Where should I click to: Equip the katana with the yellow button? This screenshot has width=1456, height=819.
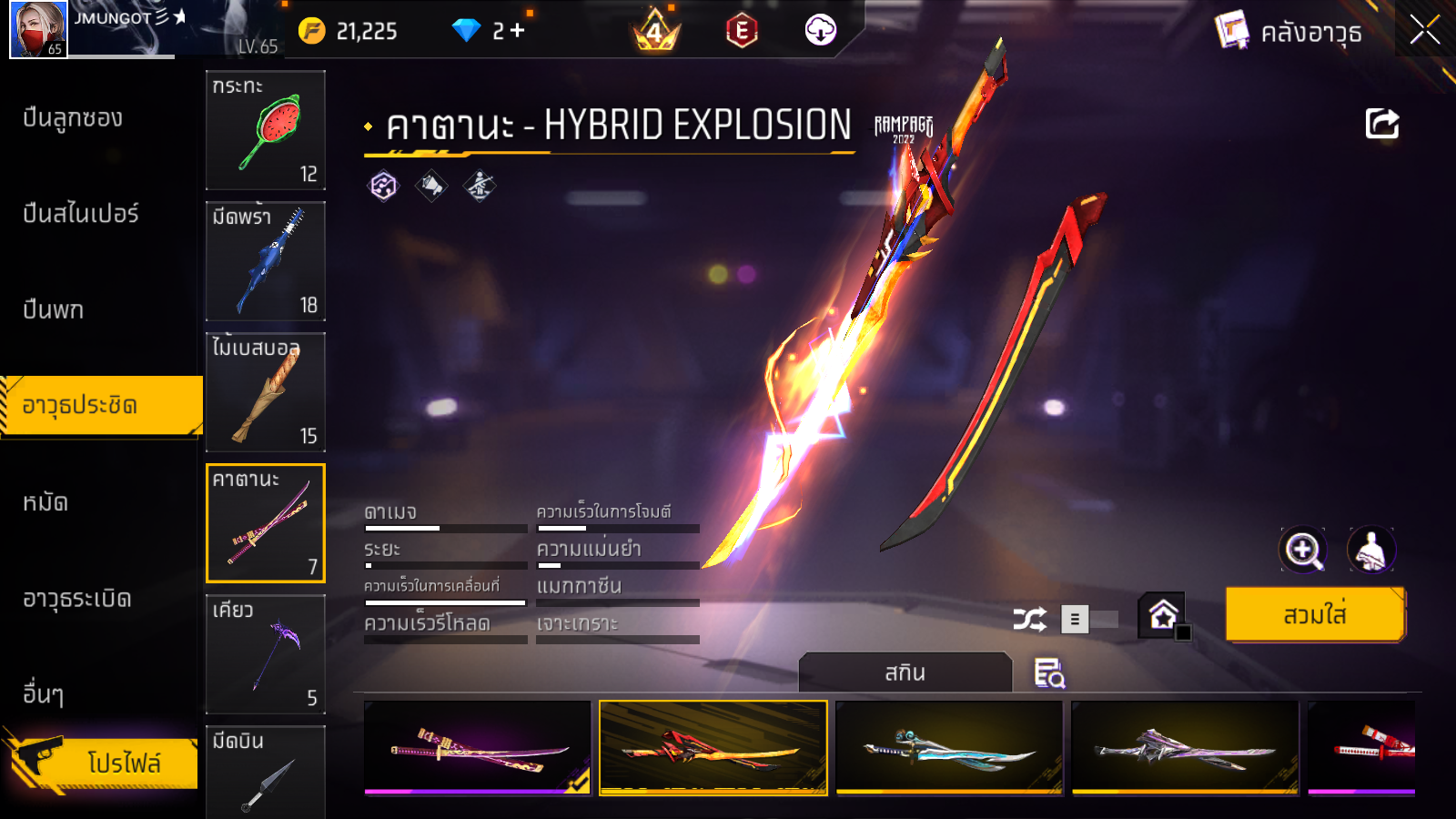click(1314, 615)
